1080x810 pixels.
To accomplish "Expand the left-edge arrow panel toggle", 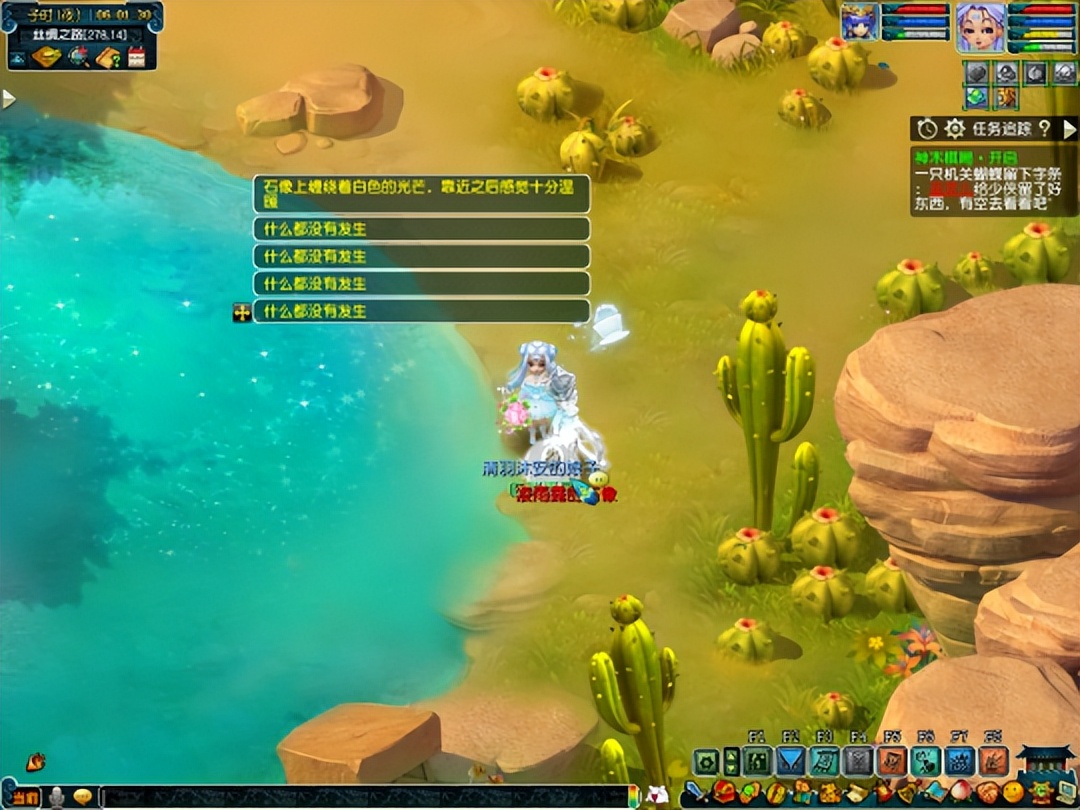I will pyautogui.click(x=9, y=99).
